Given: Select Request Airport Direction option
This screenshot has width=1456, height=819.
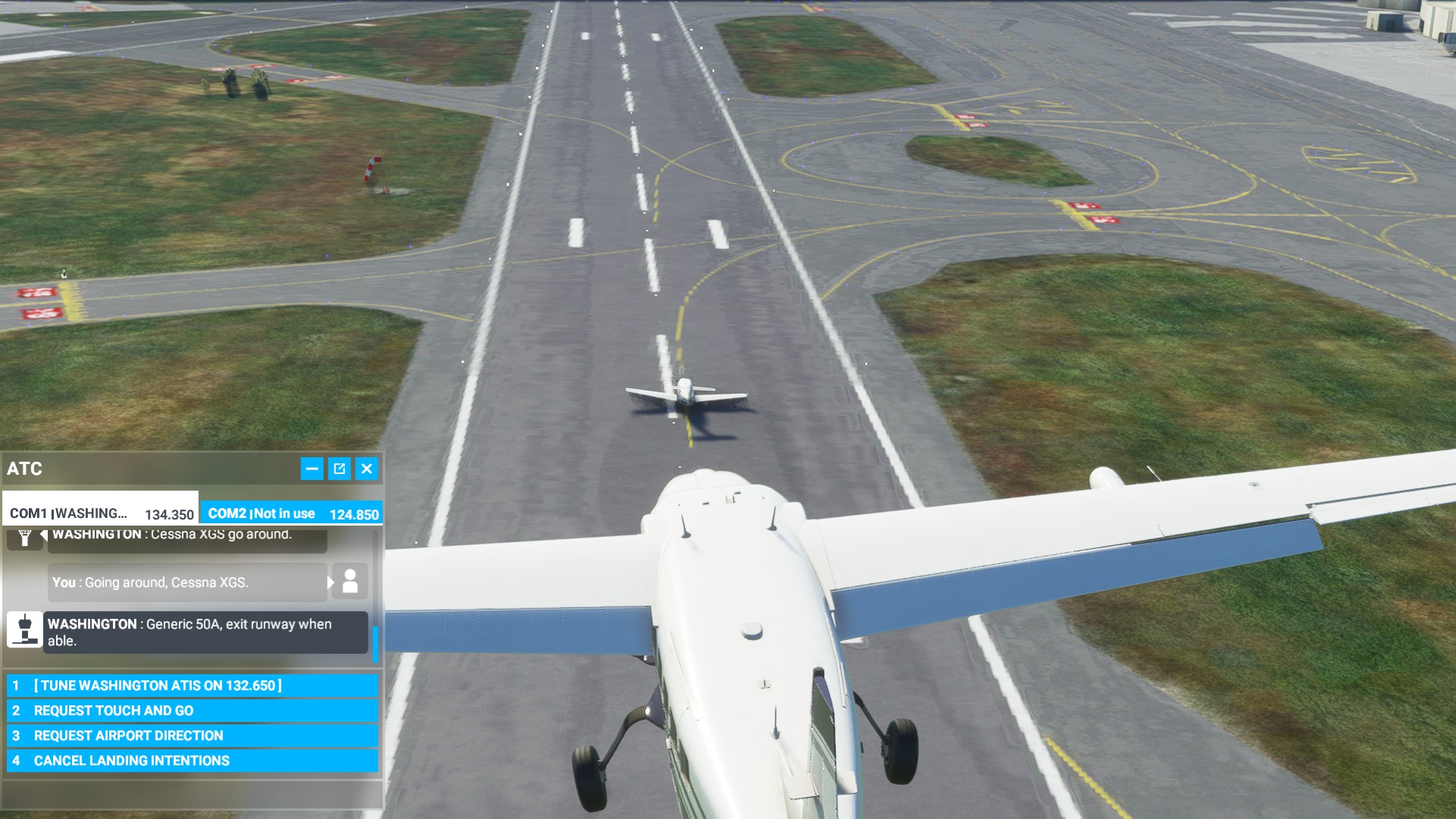Looking at the screenshot, I should click(x=193, y=736).
